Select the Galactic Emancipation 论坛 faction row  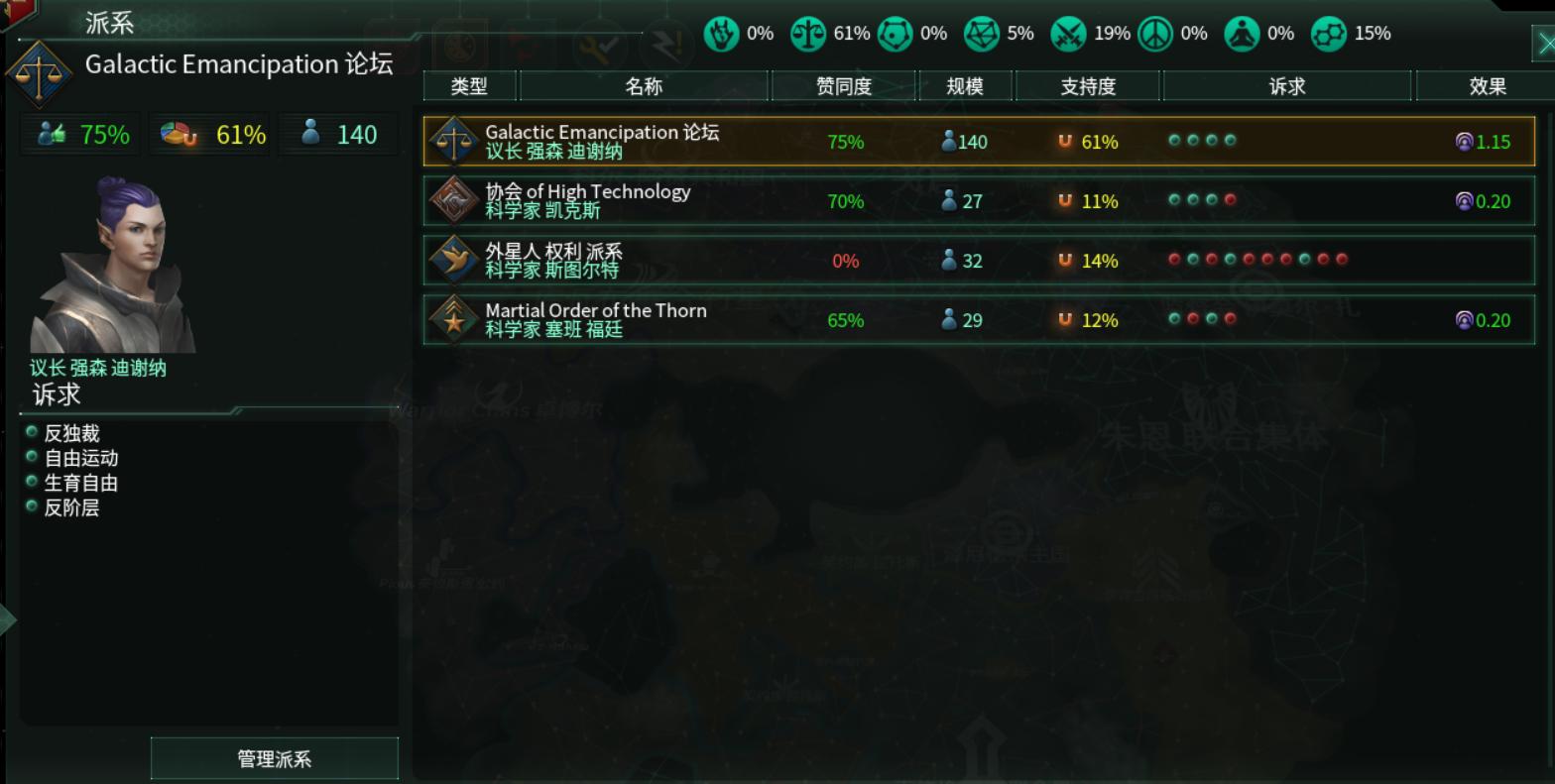coord(978,141)
